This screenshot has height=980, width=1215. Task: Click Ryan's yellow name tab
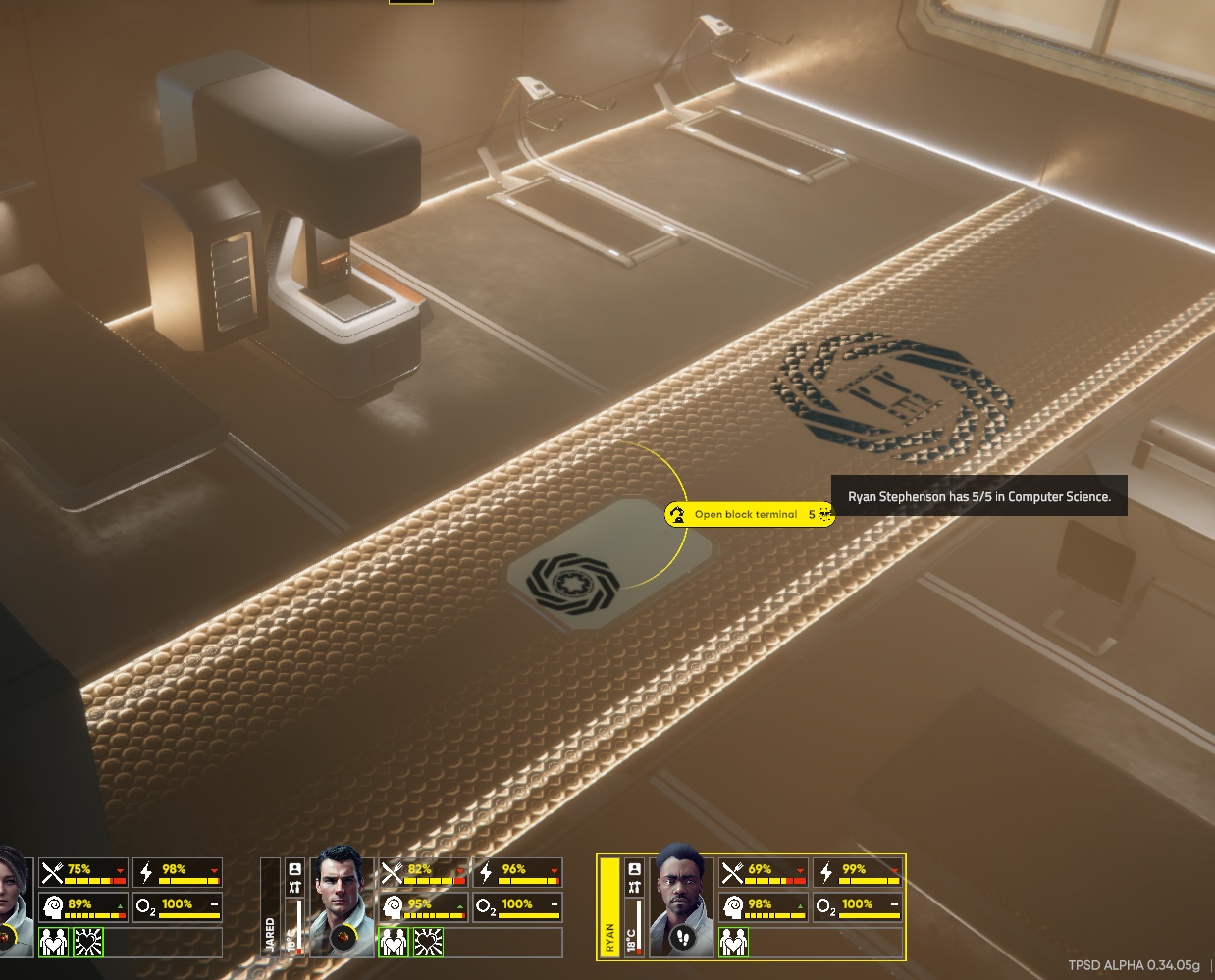[x=609, y=907]
